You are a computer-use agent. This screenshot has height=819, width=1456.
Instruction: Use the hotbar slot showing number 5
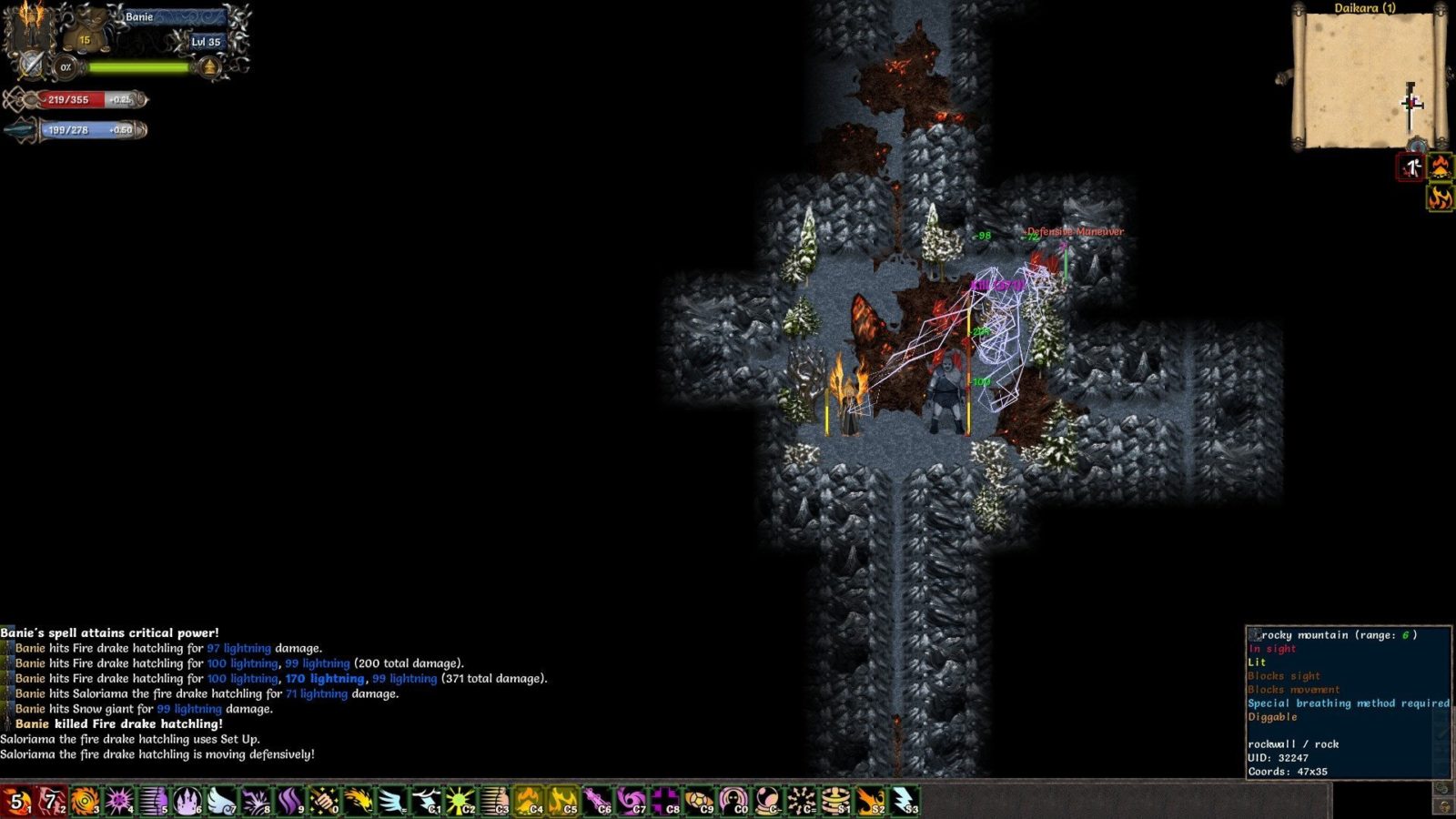click(16, 802)
